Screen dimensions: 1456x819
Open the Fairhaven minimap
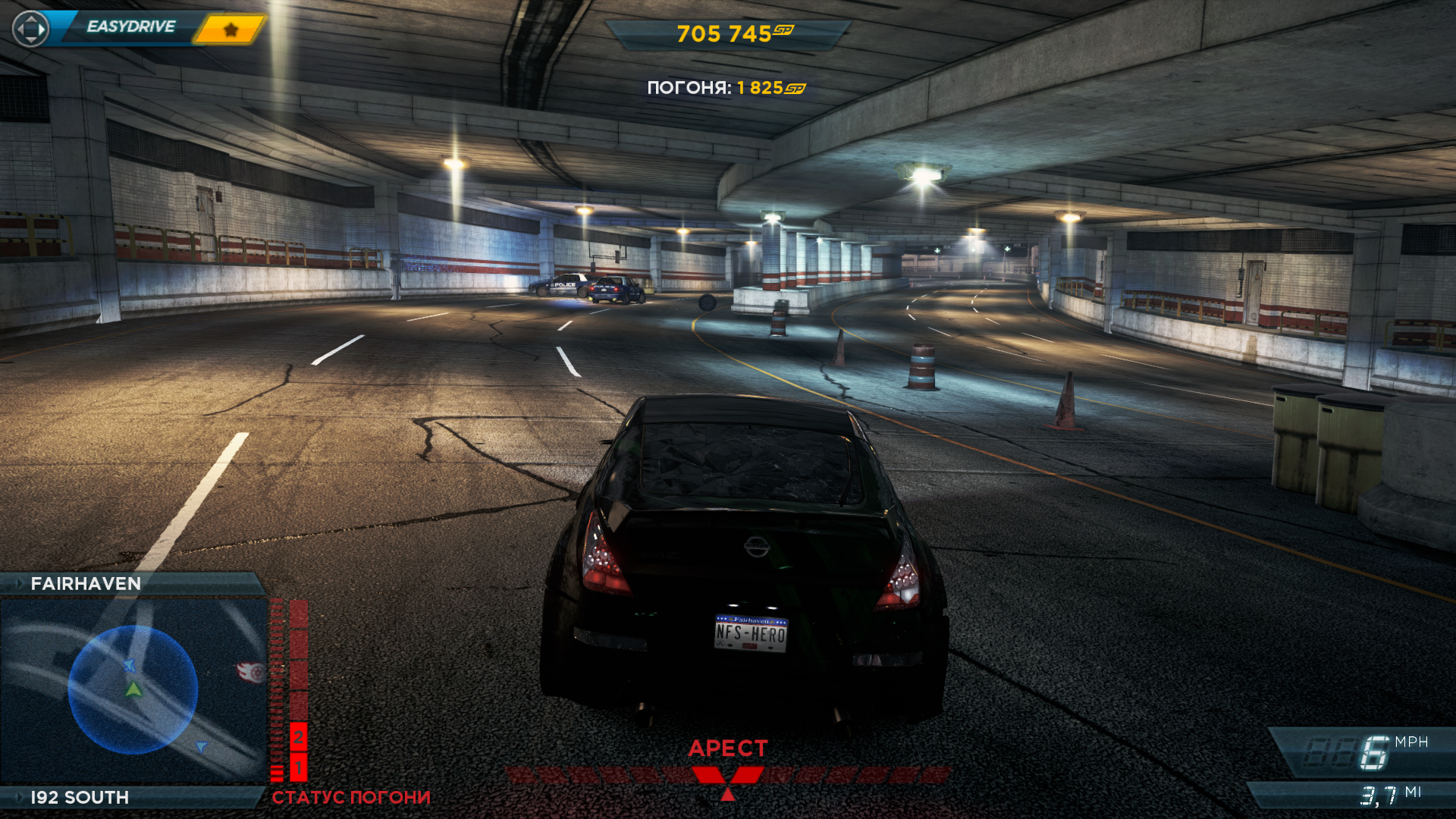[x=133, y=690]
